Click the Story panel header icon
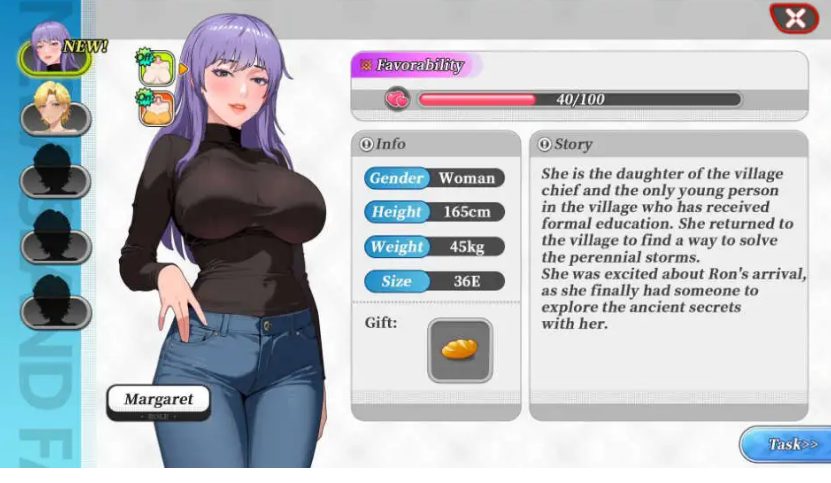 pos(545,144)
